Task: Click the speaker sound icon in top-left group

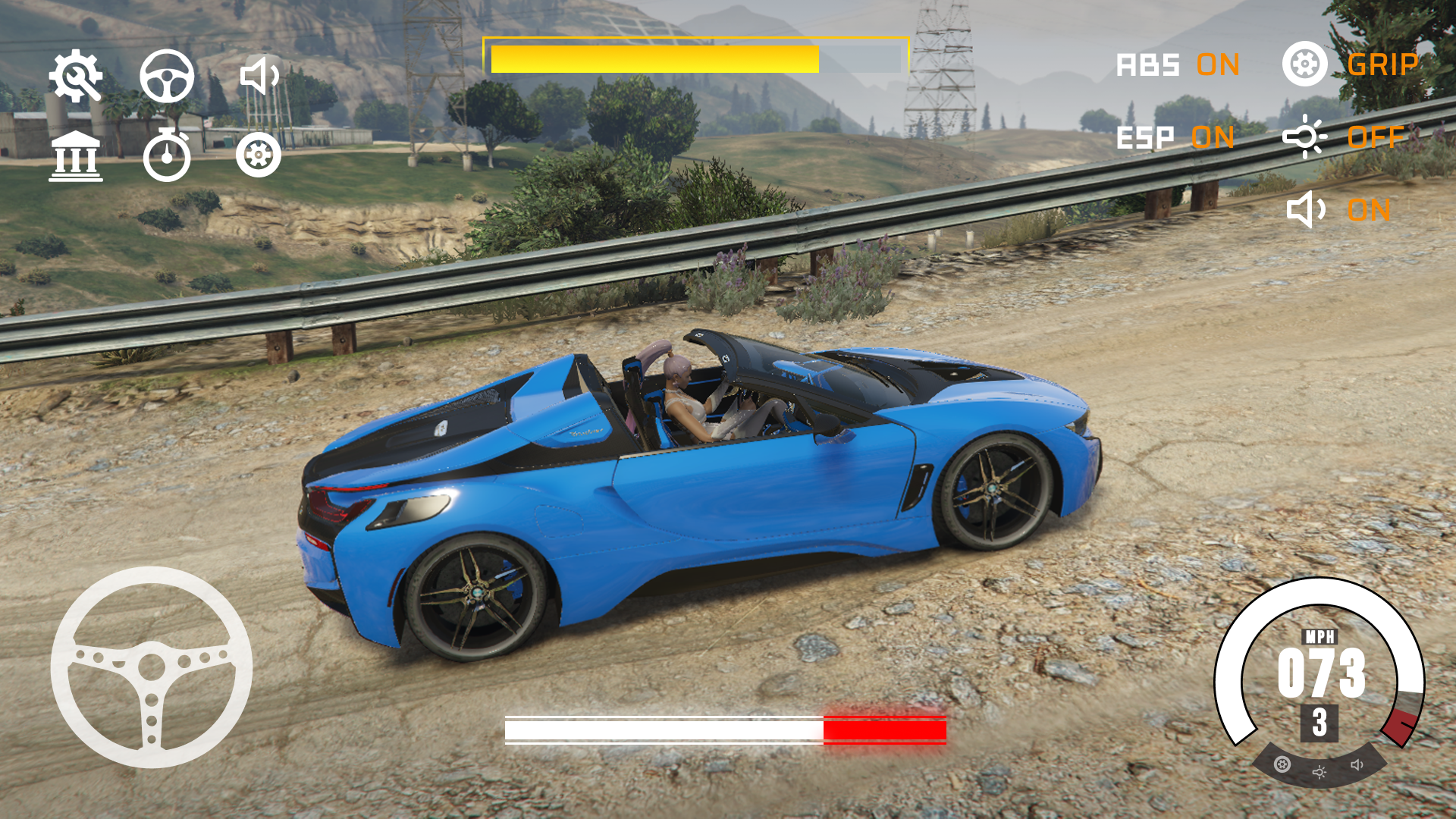Action: pos(259,76)
